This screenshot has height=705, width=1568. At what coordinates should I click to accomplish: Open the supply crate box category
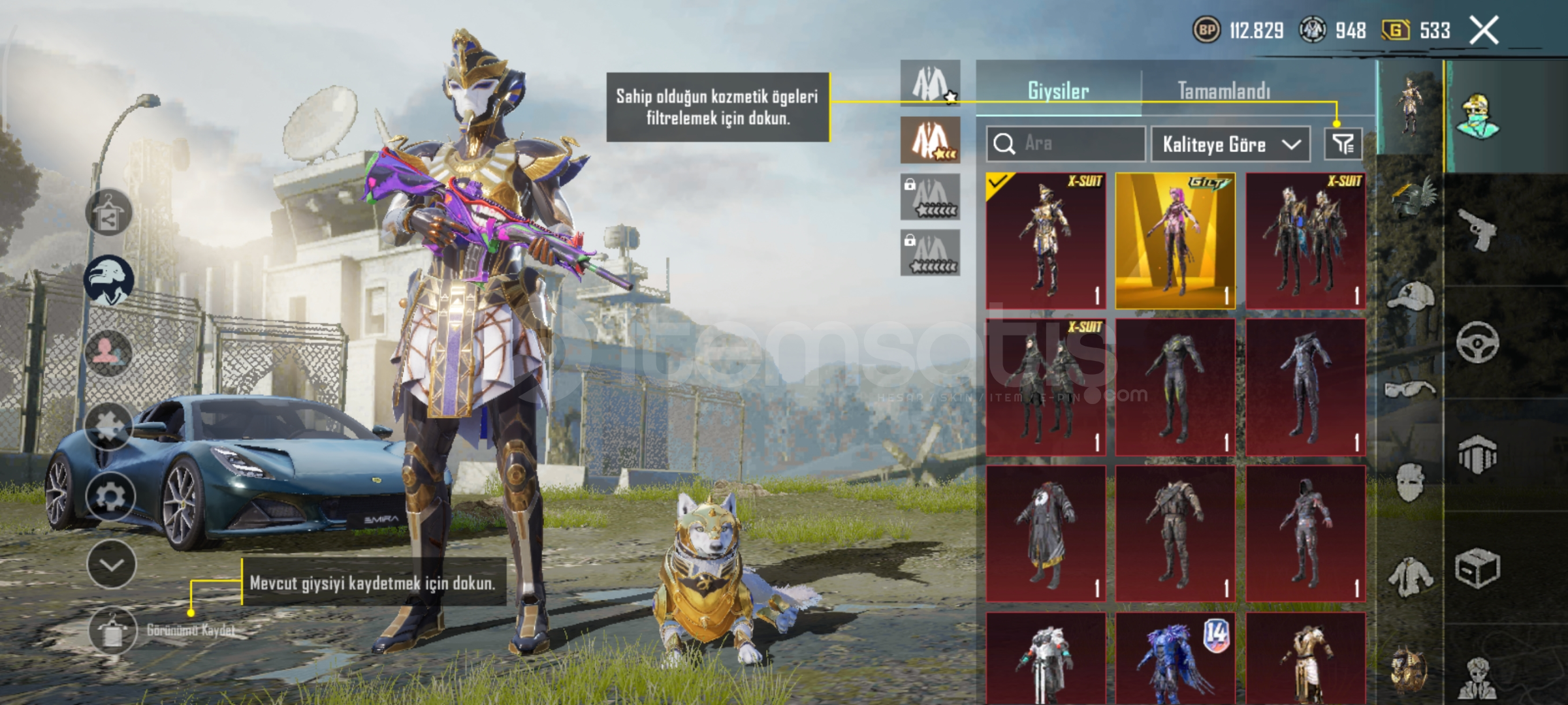[1477, 569]
